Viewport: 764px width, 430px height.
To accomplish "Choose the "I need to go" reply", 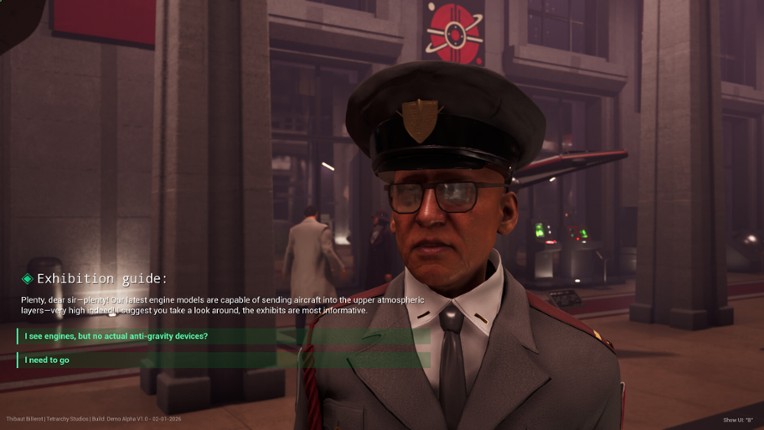I will point(48,360).
